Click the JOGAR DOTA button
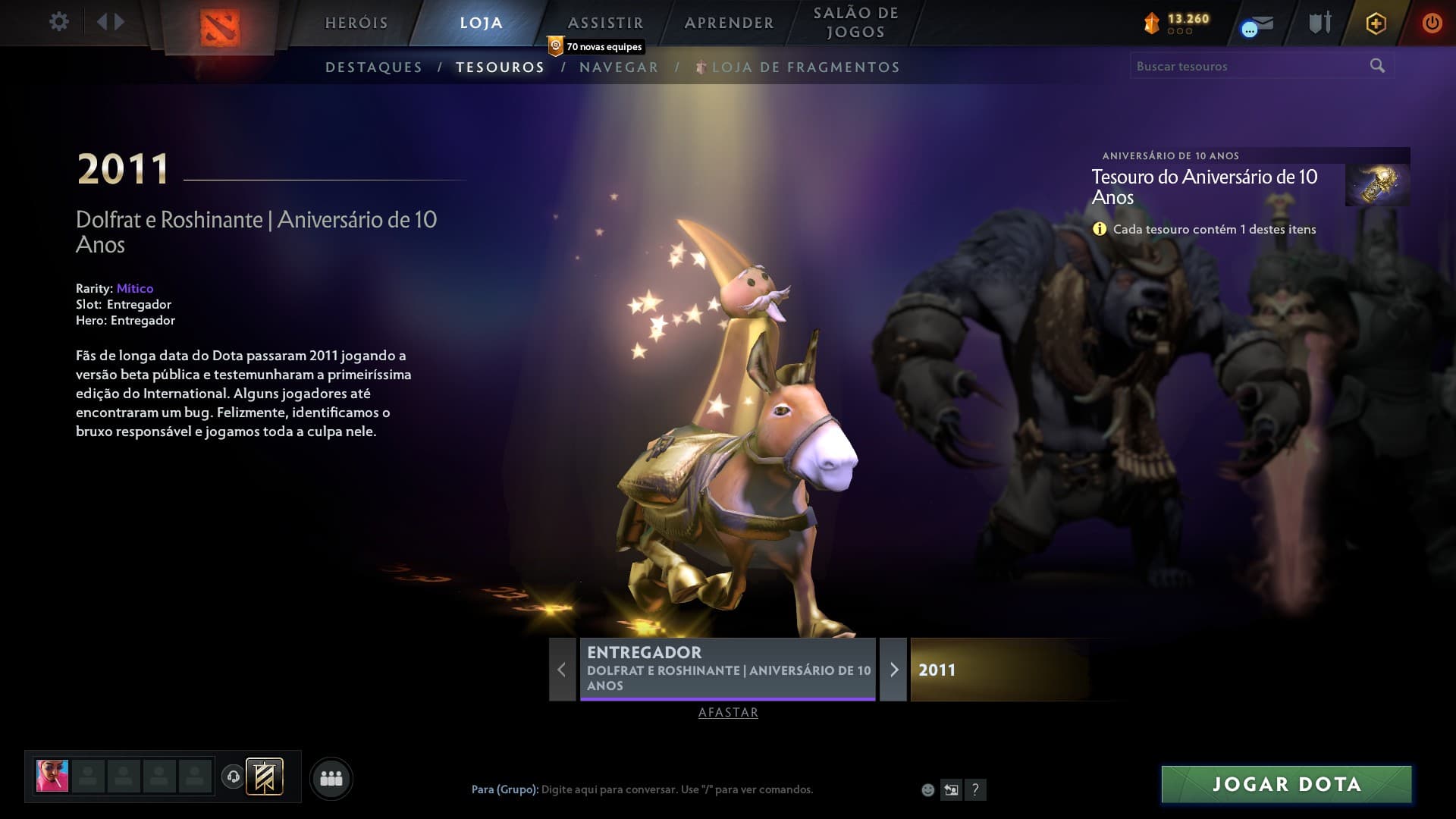This screenshot has width=1456, height=819. coord(1285,783)
